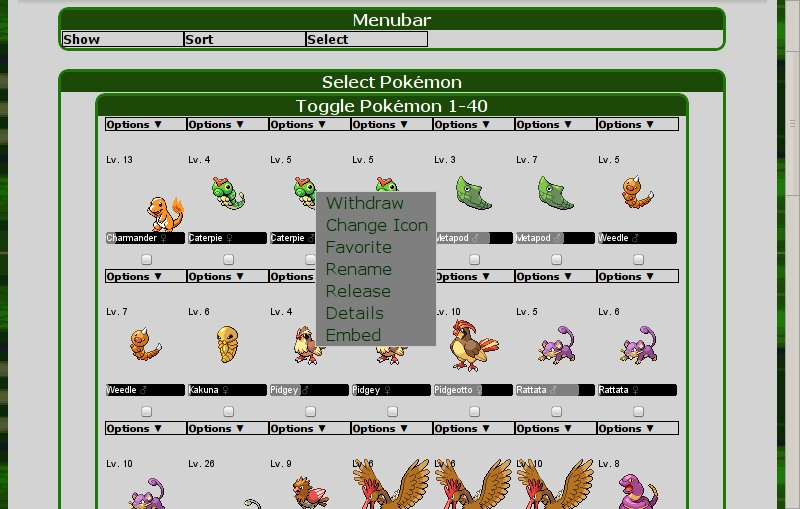Screen dimensions: 800x509
Task: Choose Release from the context menu
Action: tap(358, 291)
